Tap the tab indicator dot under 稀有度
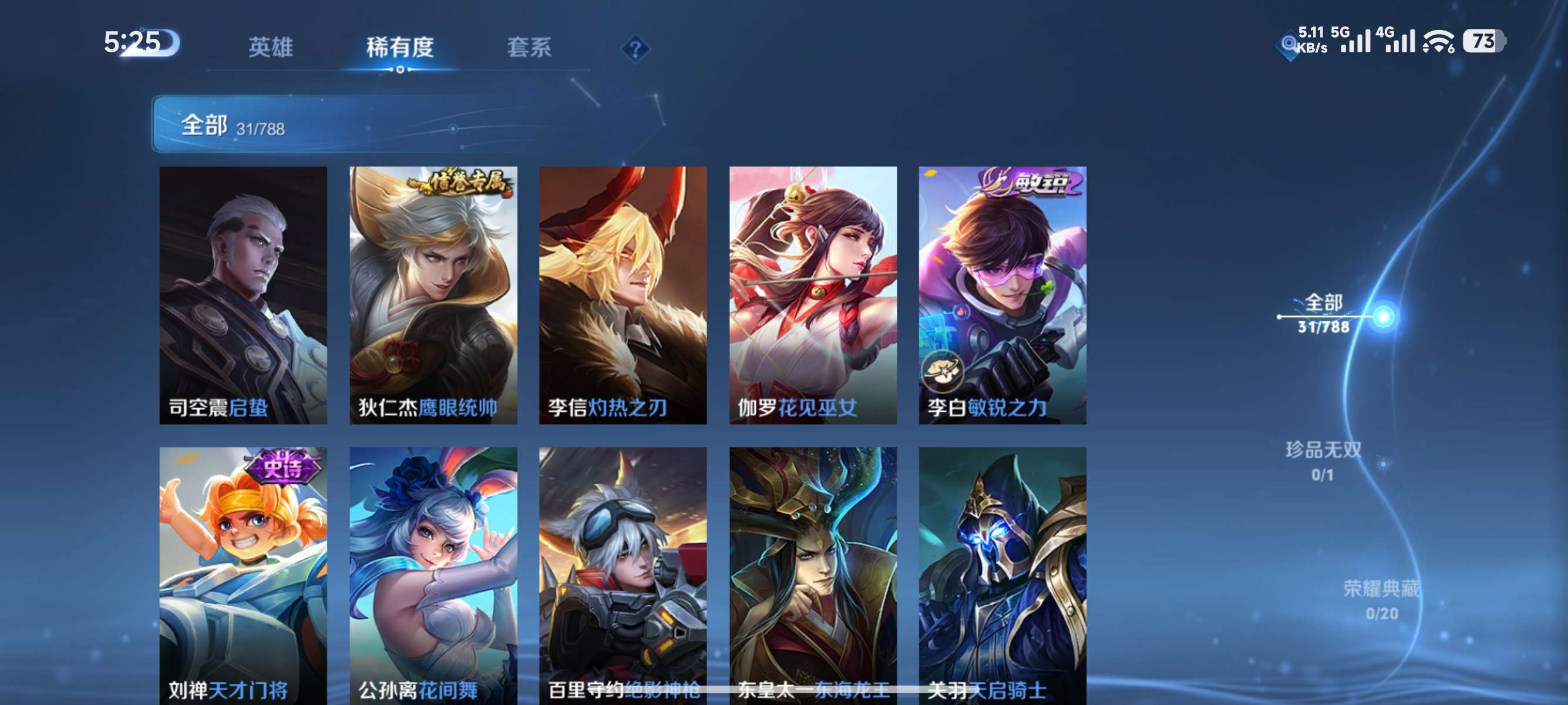Image resolution: width=1568 pixels, height=705 pixels. click(401, 70)
